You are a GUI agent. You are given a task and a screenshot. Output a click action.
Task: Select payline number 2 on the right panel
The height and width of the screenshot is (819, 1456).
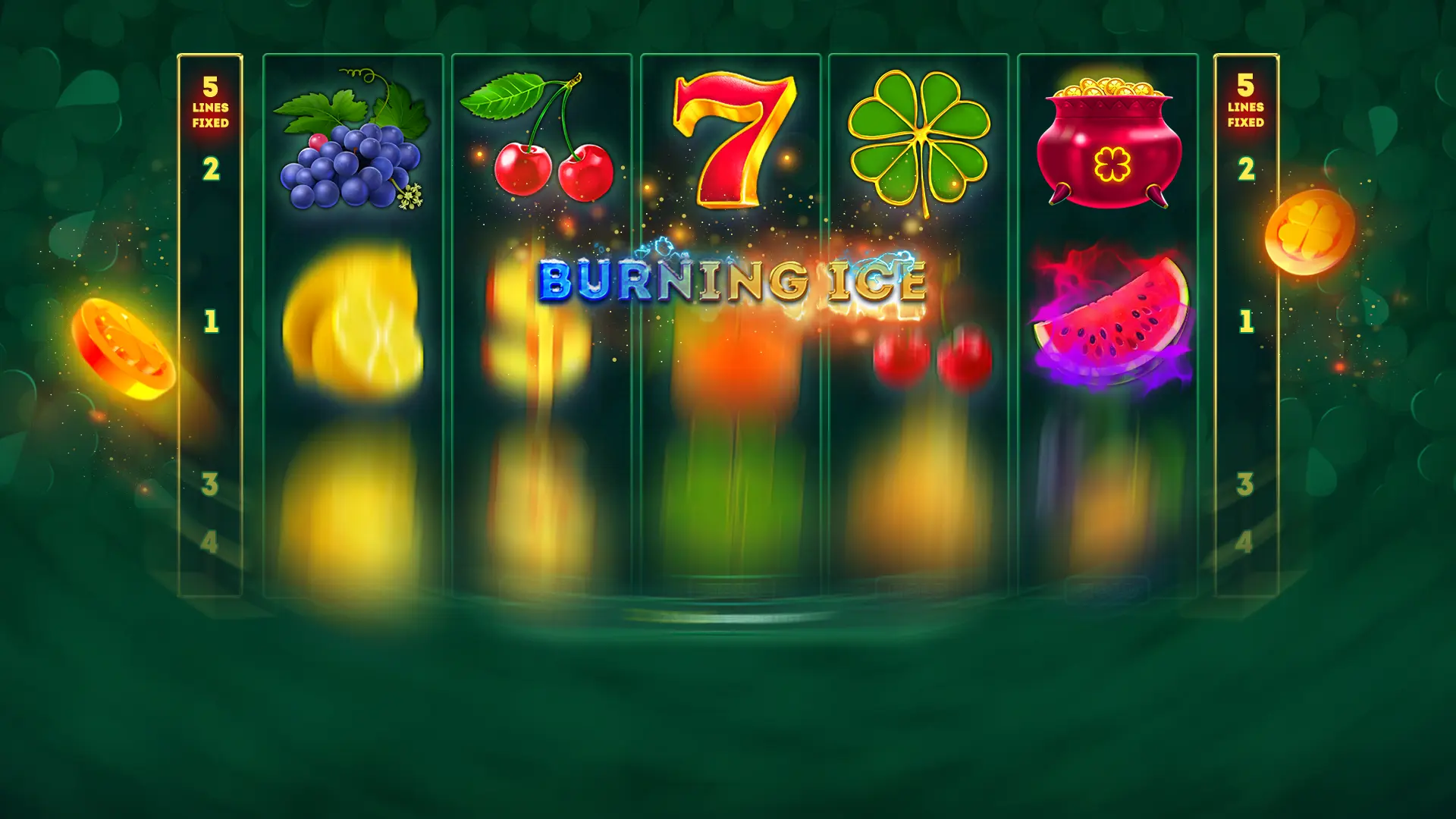[x=1247, y=167]
